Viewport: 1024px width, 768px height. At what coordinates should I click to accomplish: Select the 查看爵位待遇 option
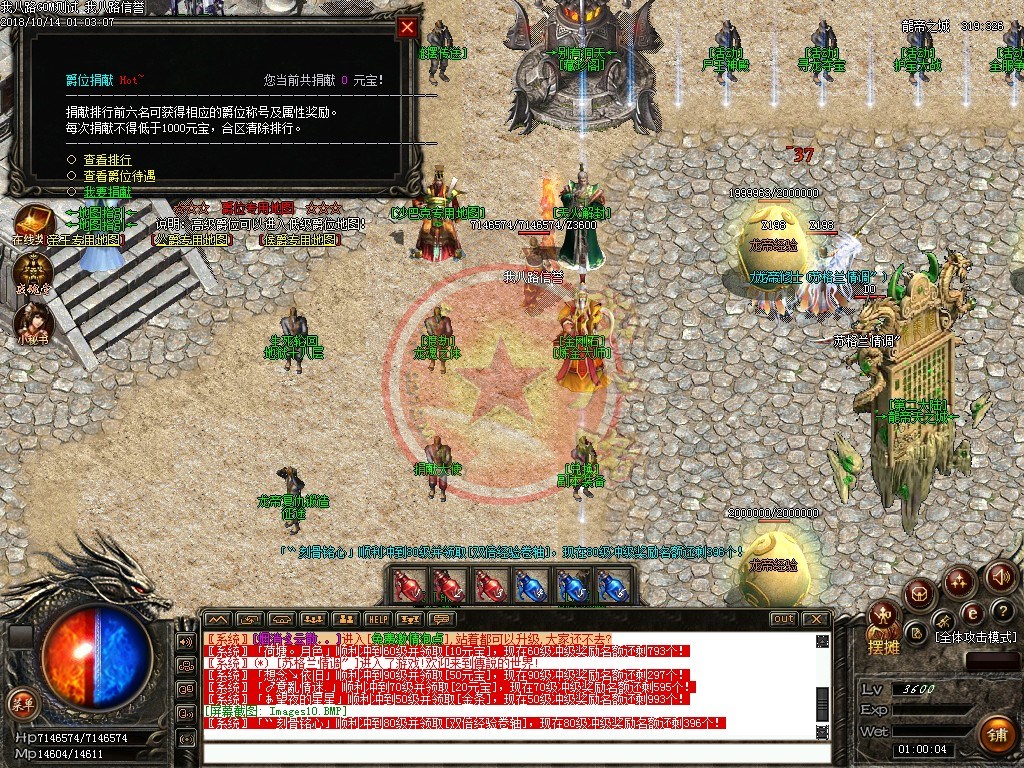point(118,176)
